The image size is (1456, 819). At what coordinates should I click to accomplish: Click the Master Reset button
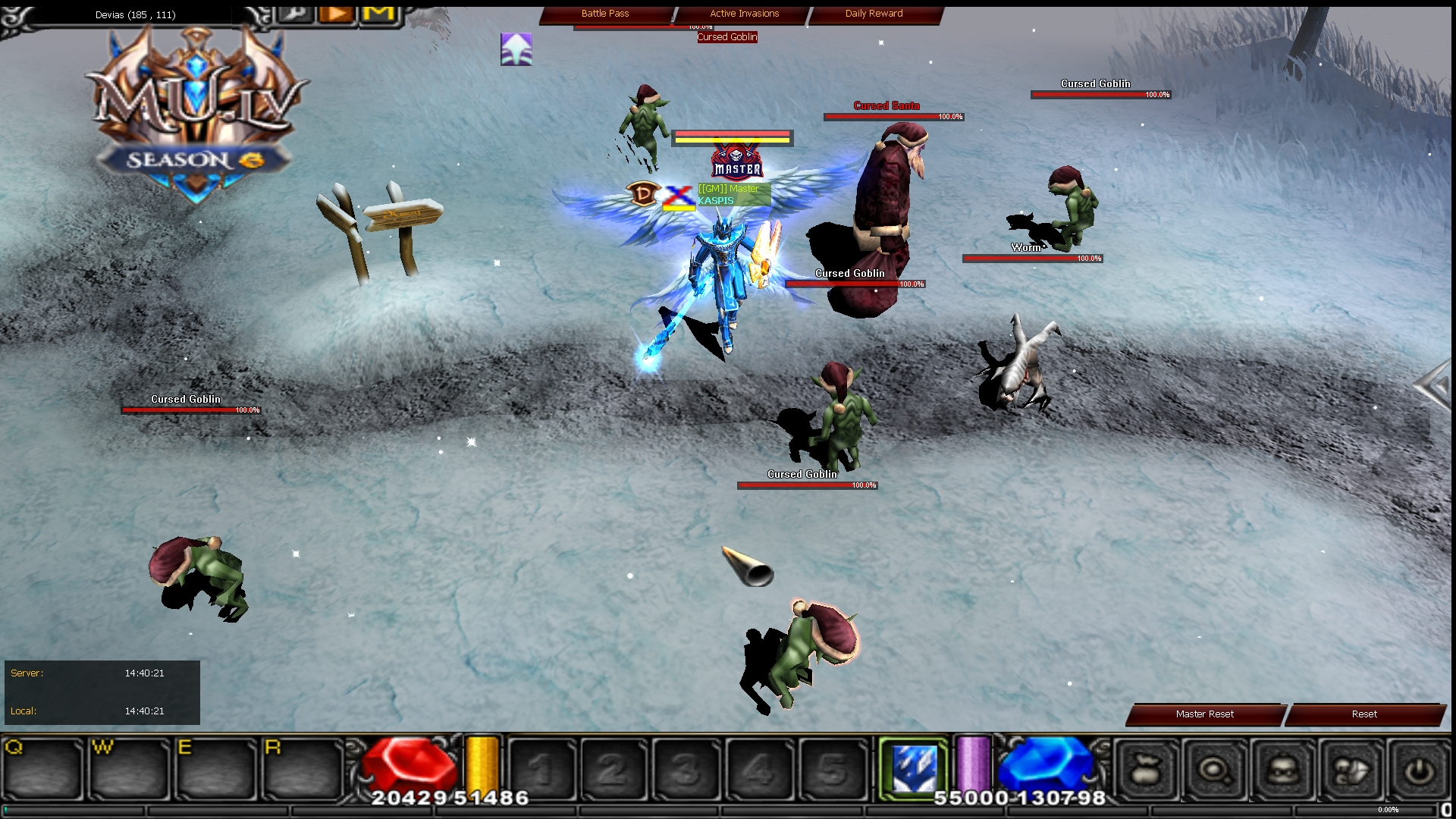(1203, 714)
